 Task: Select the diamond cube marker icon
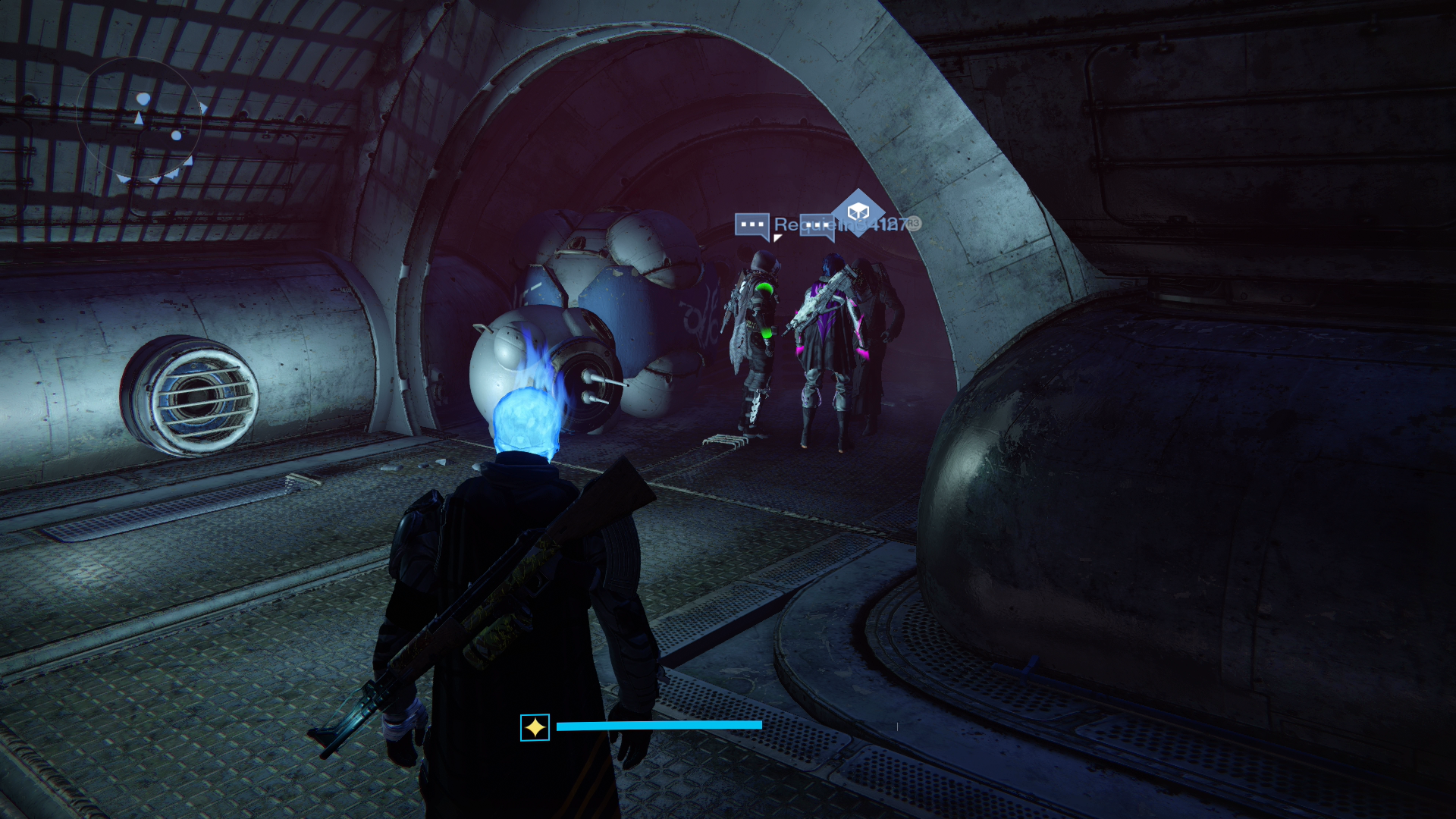pyautogui.click(x=858, y=212)
